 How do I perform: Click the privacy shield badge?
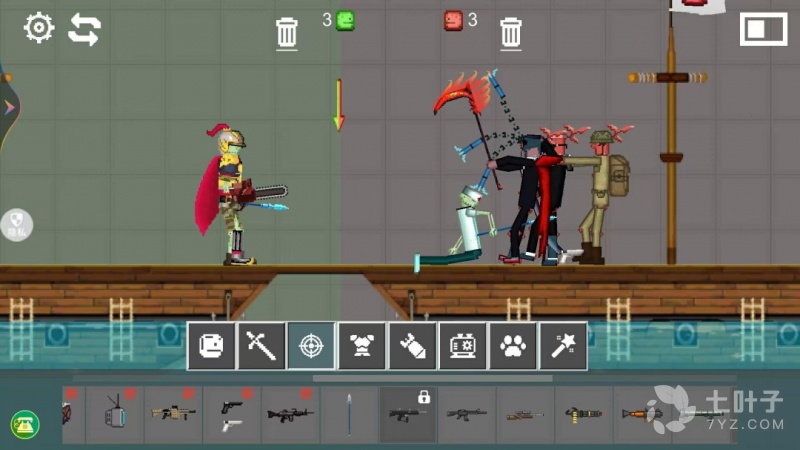pos(16,224)
